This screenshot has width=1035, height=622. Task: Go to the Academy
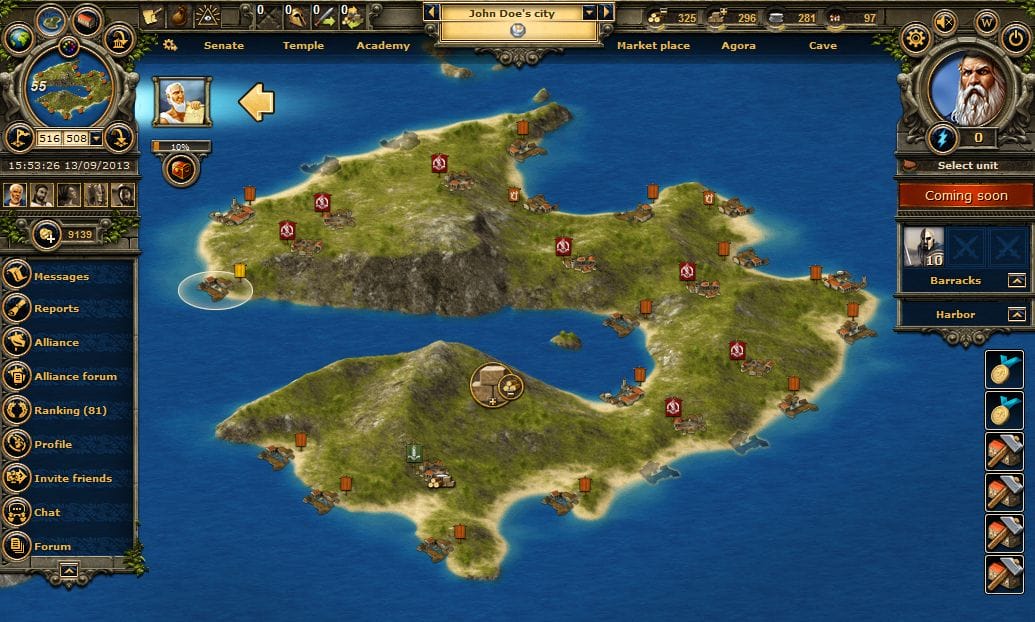pos(383,45)
